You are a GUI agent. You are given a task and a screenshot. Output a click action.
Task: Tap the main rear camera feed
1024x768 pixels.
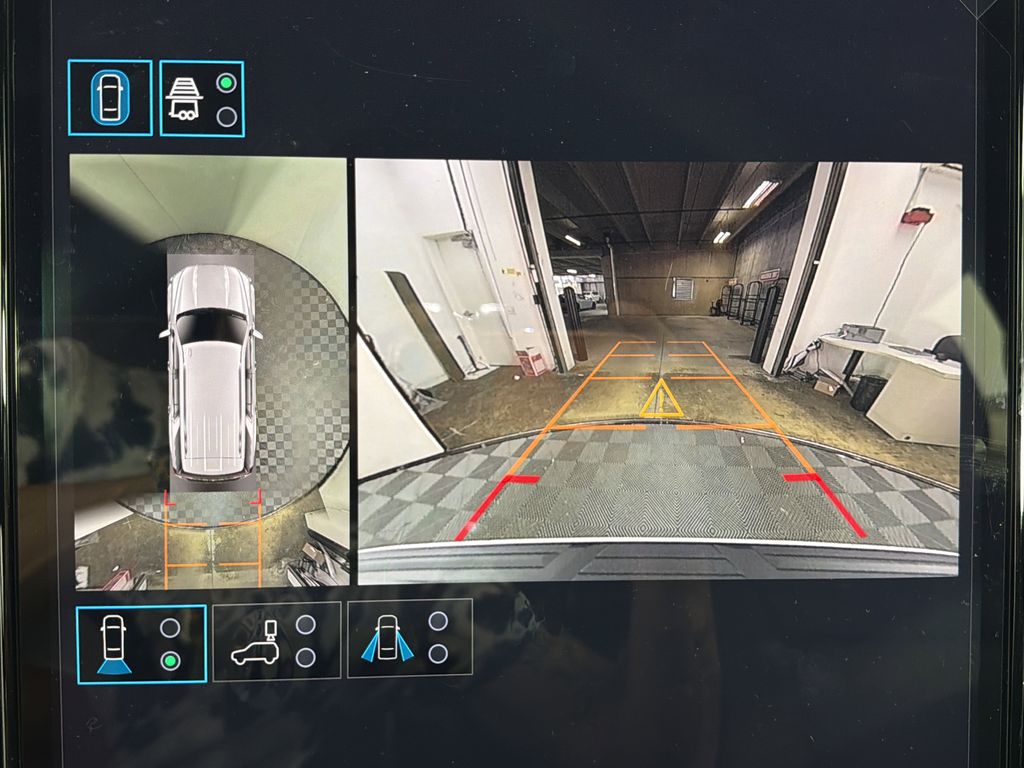click(x=658, y=372)
